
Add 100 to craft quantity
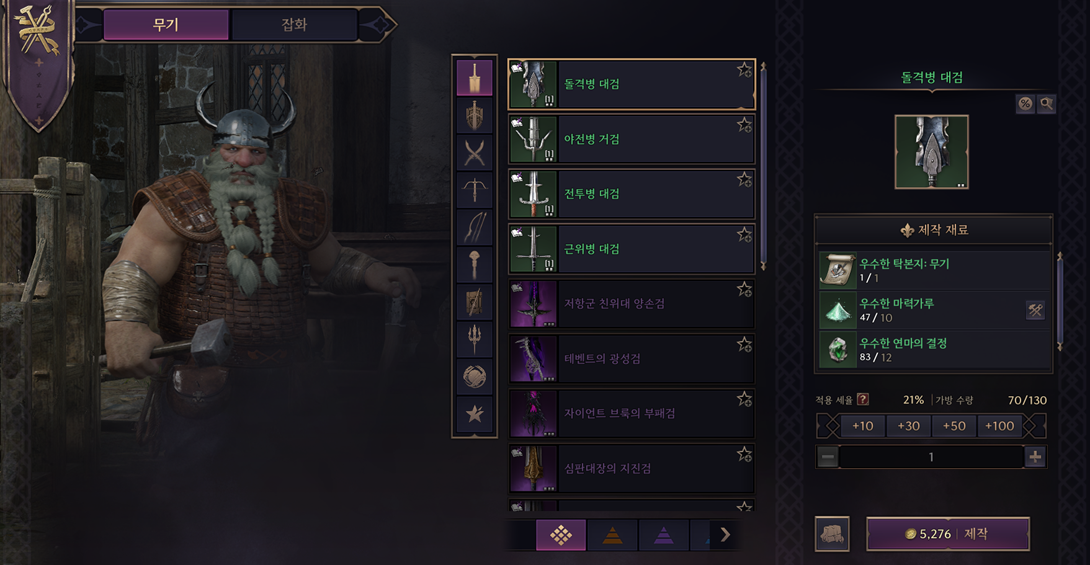[999, 426]
